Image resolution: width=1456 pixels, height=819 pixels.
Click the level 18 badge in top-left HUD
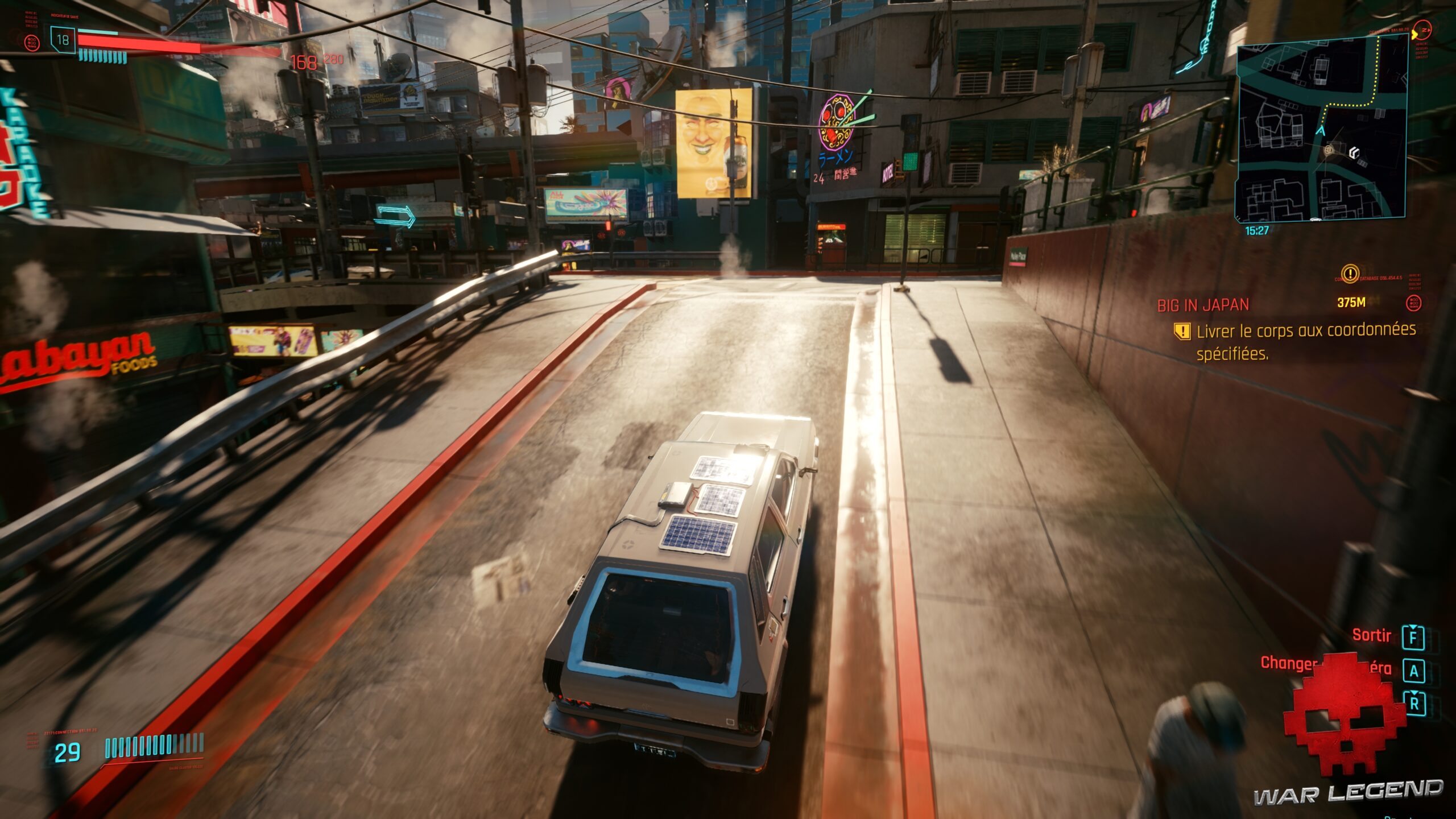(64, 39)
